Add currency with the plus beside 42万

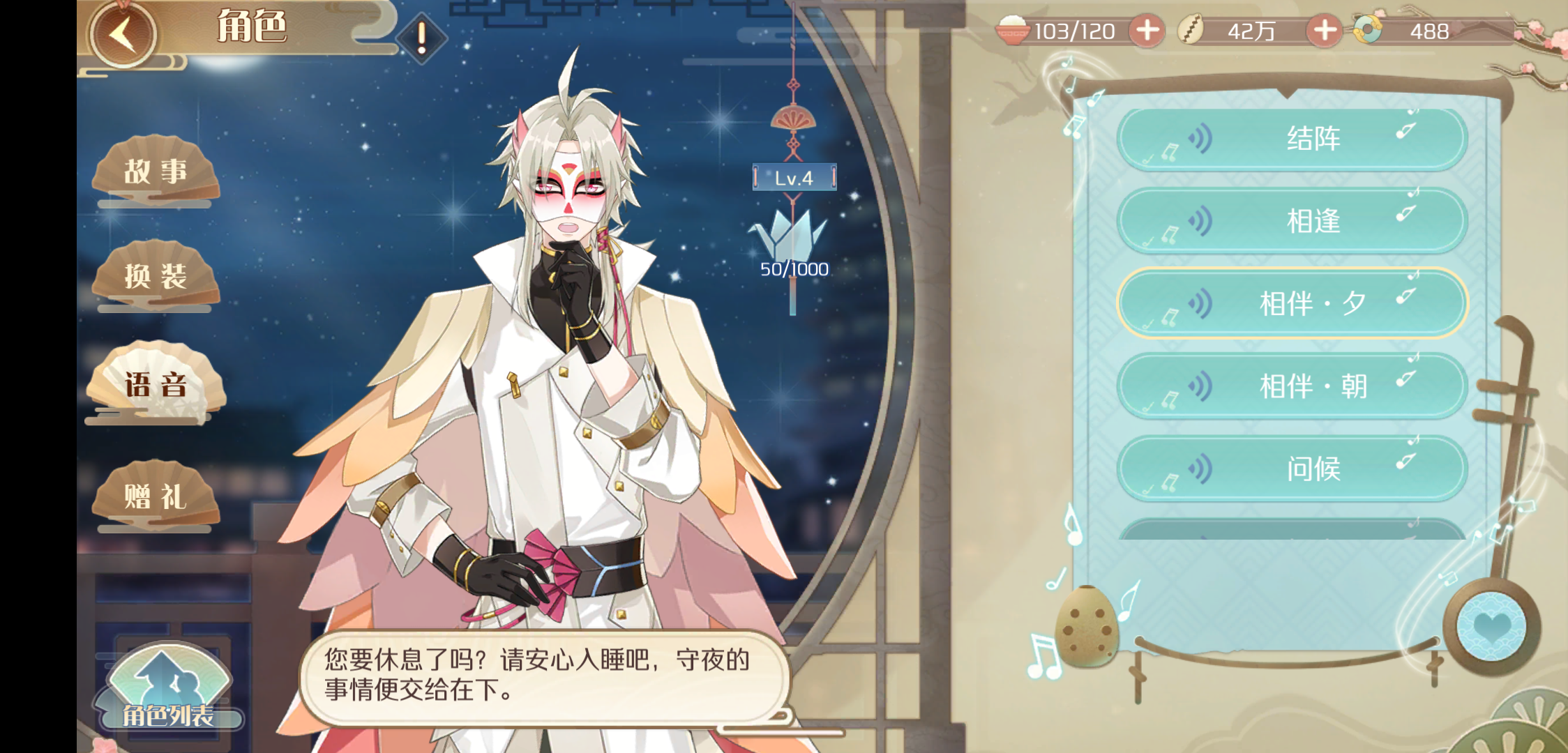[x=1325, y=31]
